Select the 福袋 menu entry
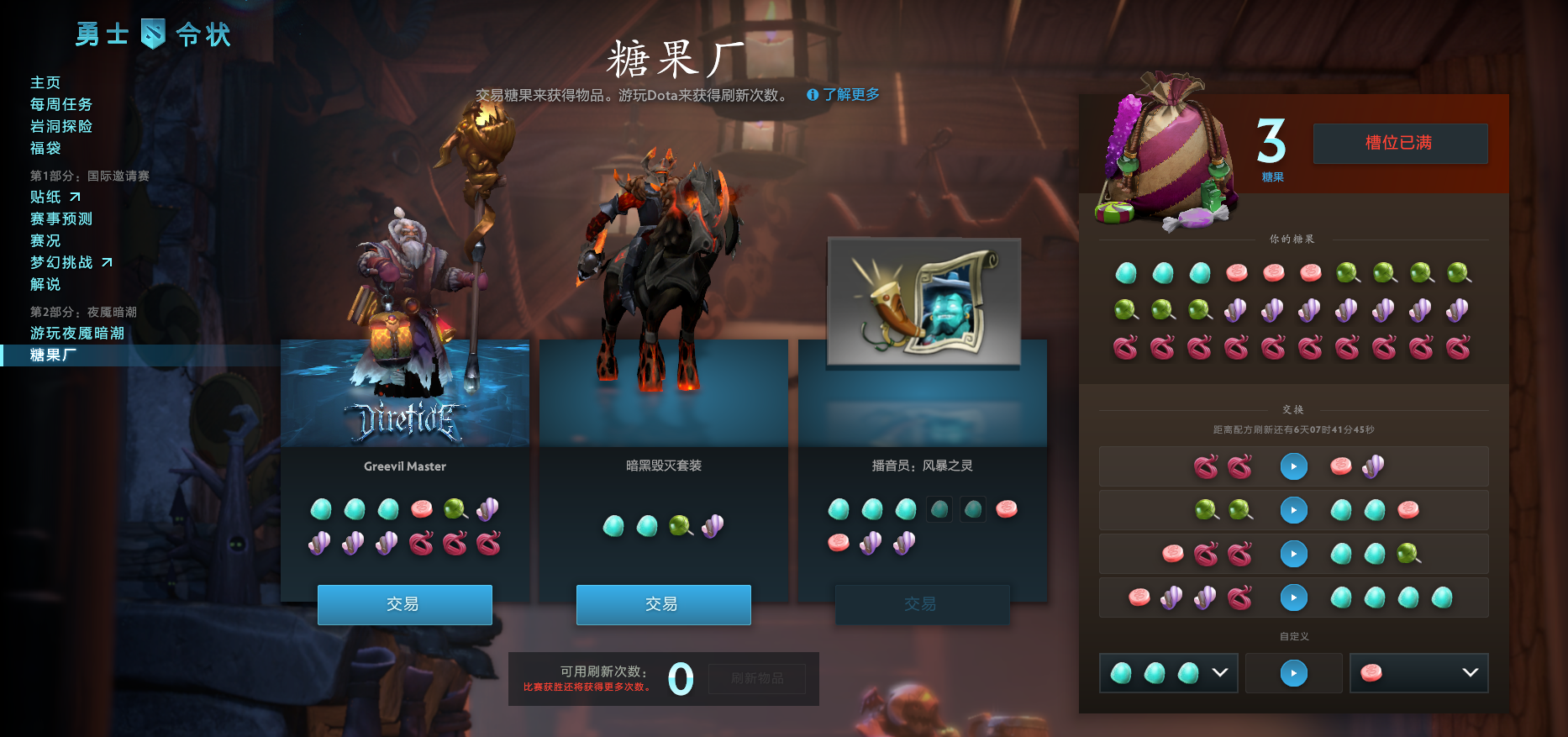Viewport: 1568px width, 737px height. (x=45, y=148)
